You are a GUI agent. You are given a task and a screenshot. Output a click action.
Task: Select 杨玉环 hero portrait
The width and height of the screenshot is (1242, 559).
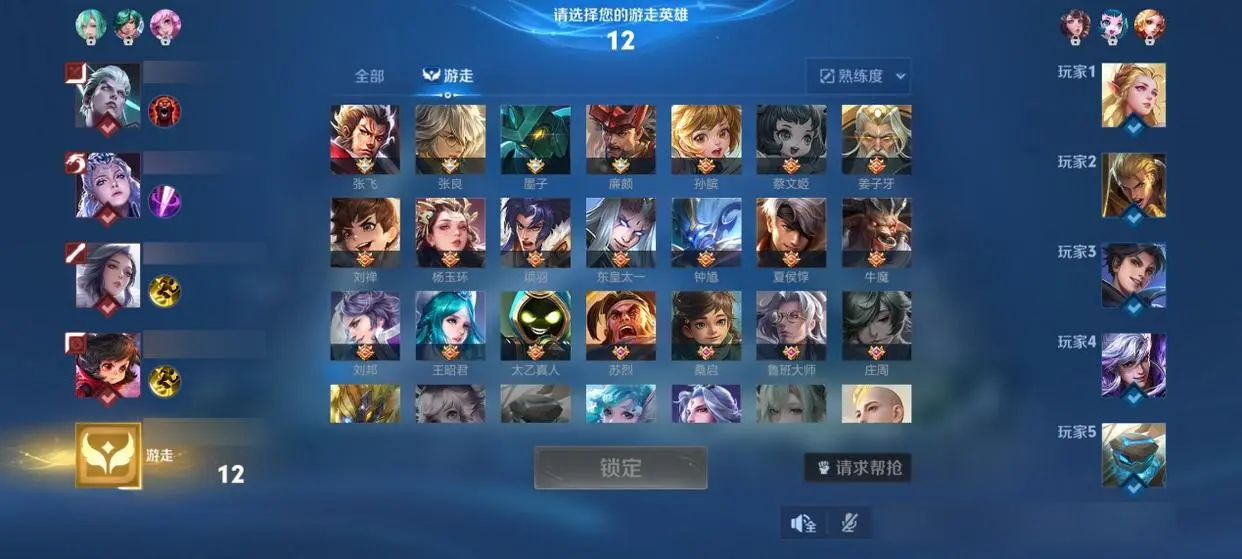tap(450, 232)
